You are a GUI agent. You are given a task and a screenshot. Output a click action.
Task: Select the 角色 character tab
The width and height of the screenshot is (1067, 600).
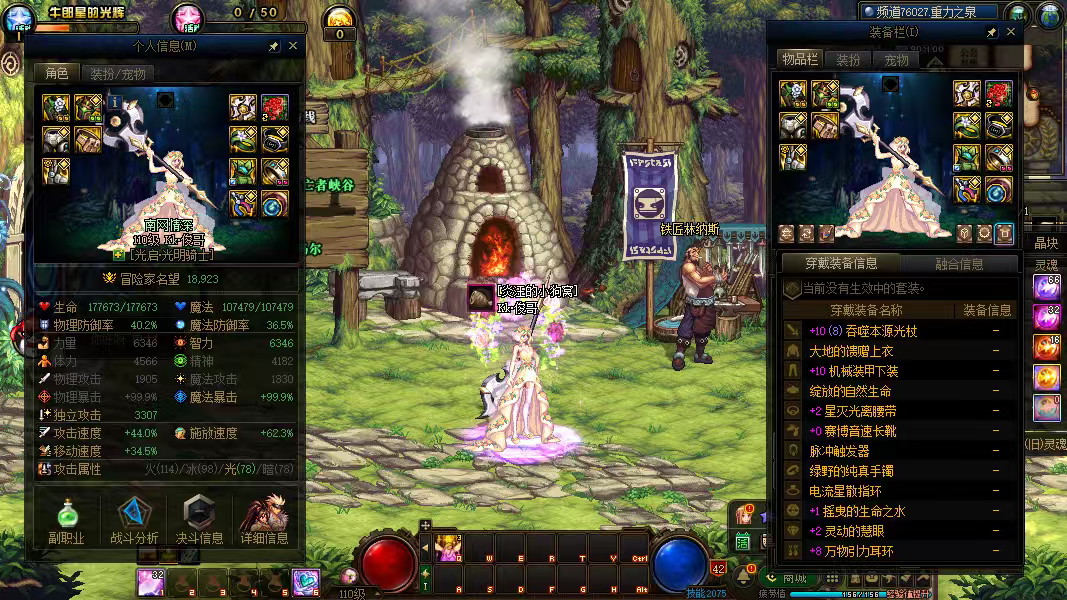(56, 74)
